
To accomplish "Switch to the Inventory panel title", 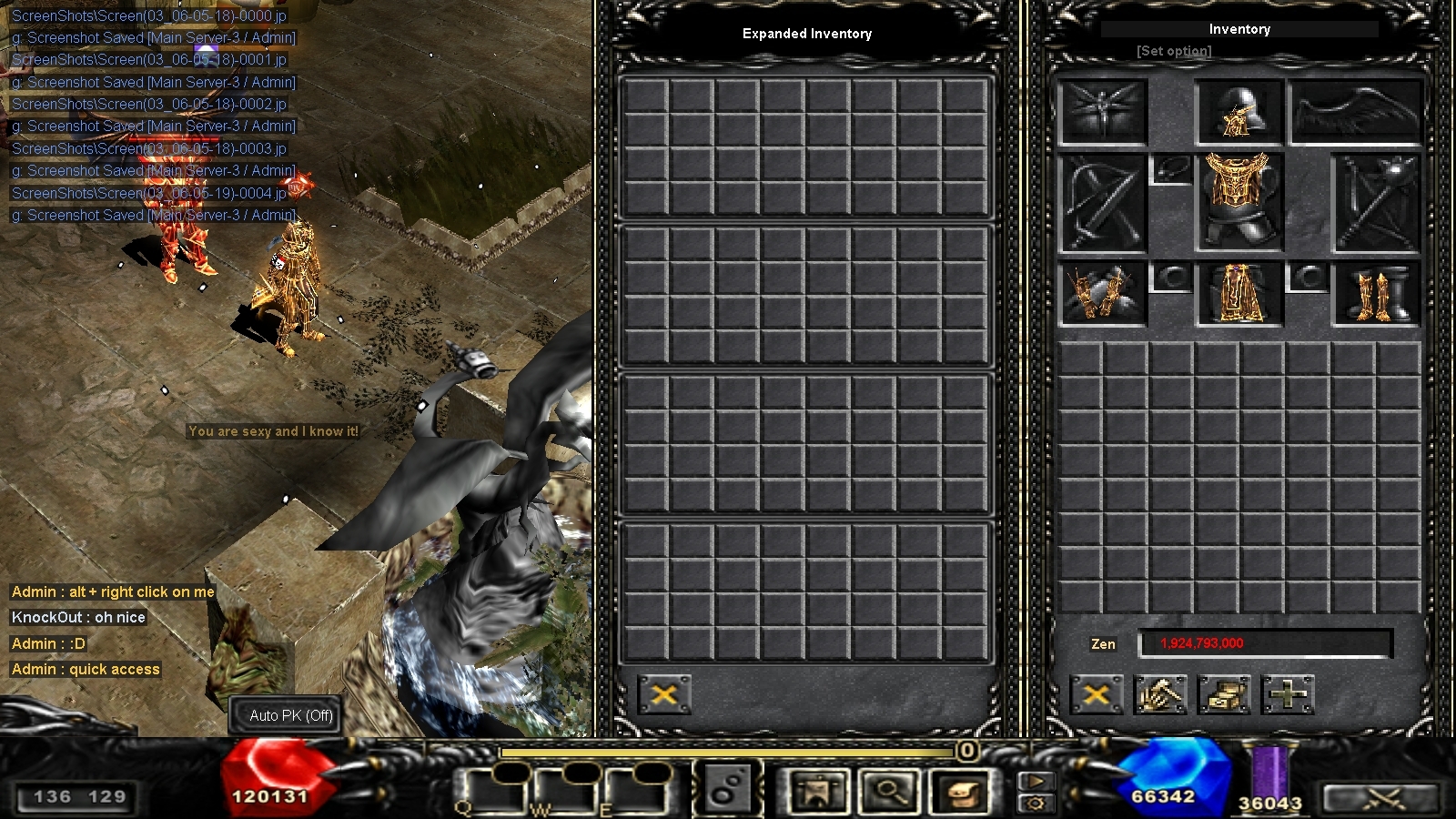I will (1239, 29).
